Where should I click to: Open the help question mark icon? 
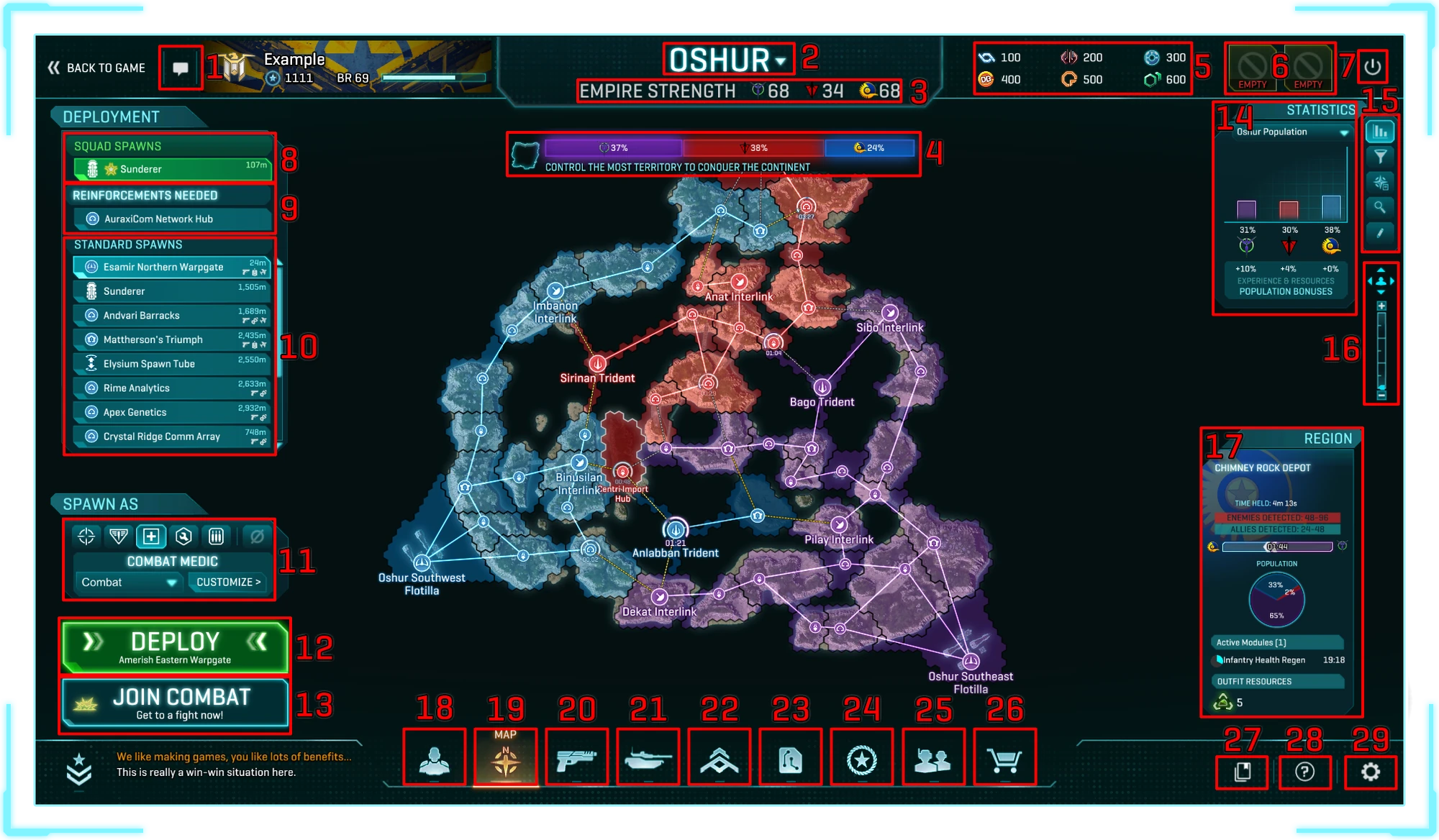point(1306,772)
